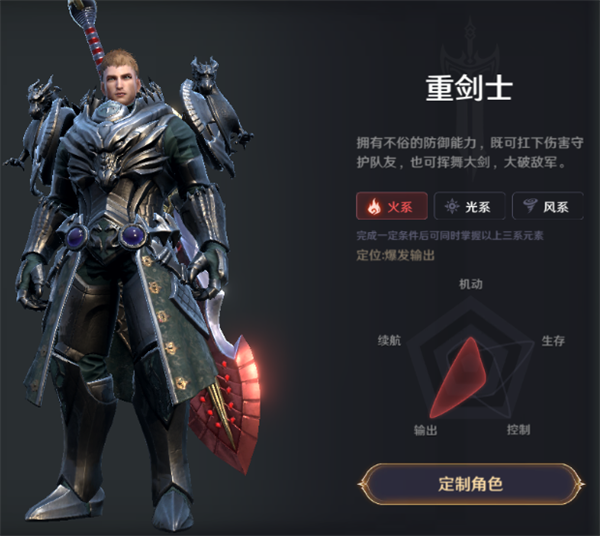Select the 火系 fire element tab

(391, 207)
